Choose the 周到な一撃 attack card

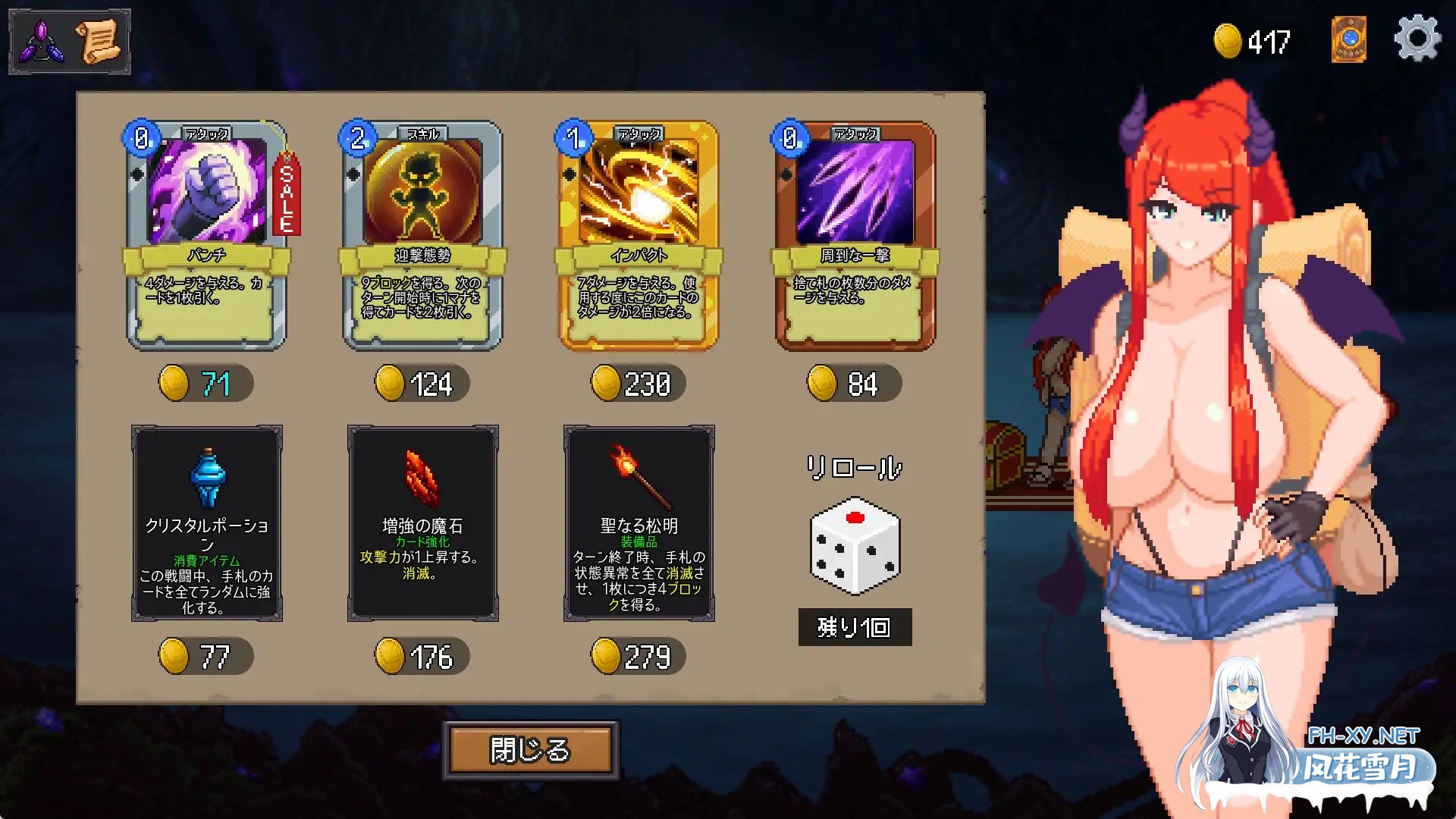pyautogui.click(x=855, y=235)
